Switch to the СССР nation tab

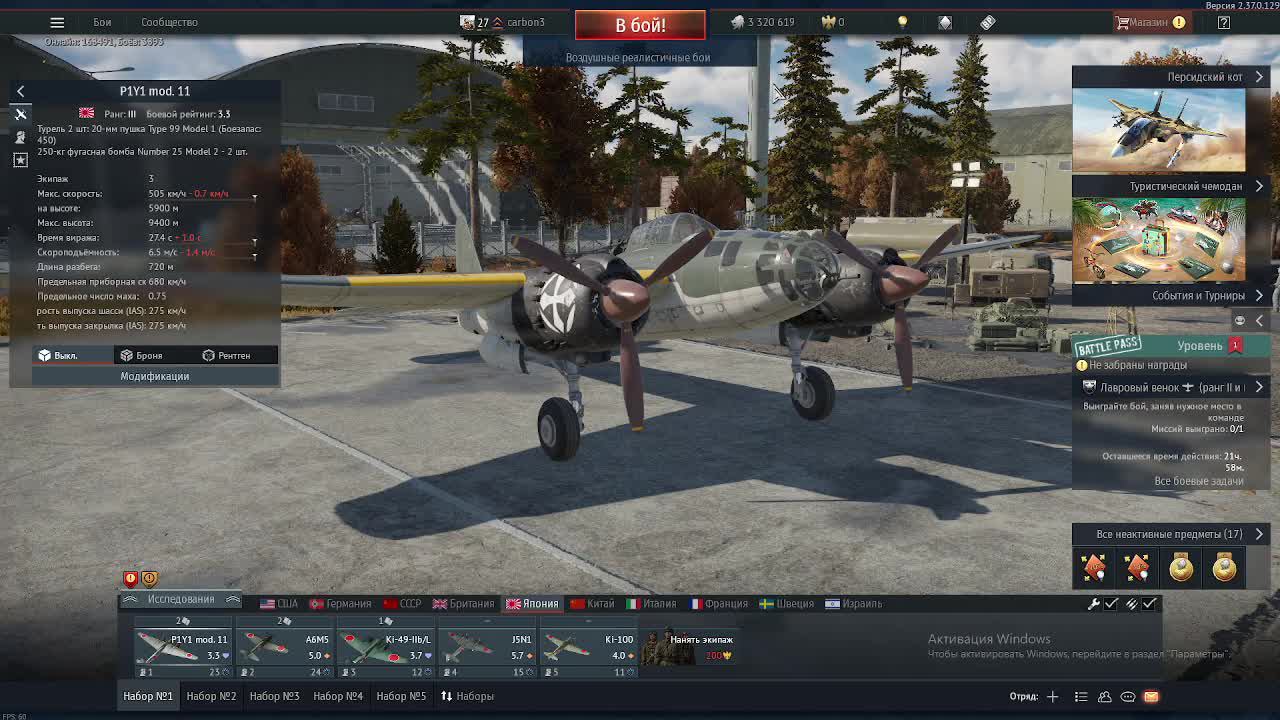coord(402,604)
